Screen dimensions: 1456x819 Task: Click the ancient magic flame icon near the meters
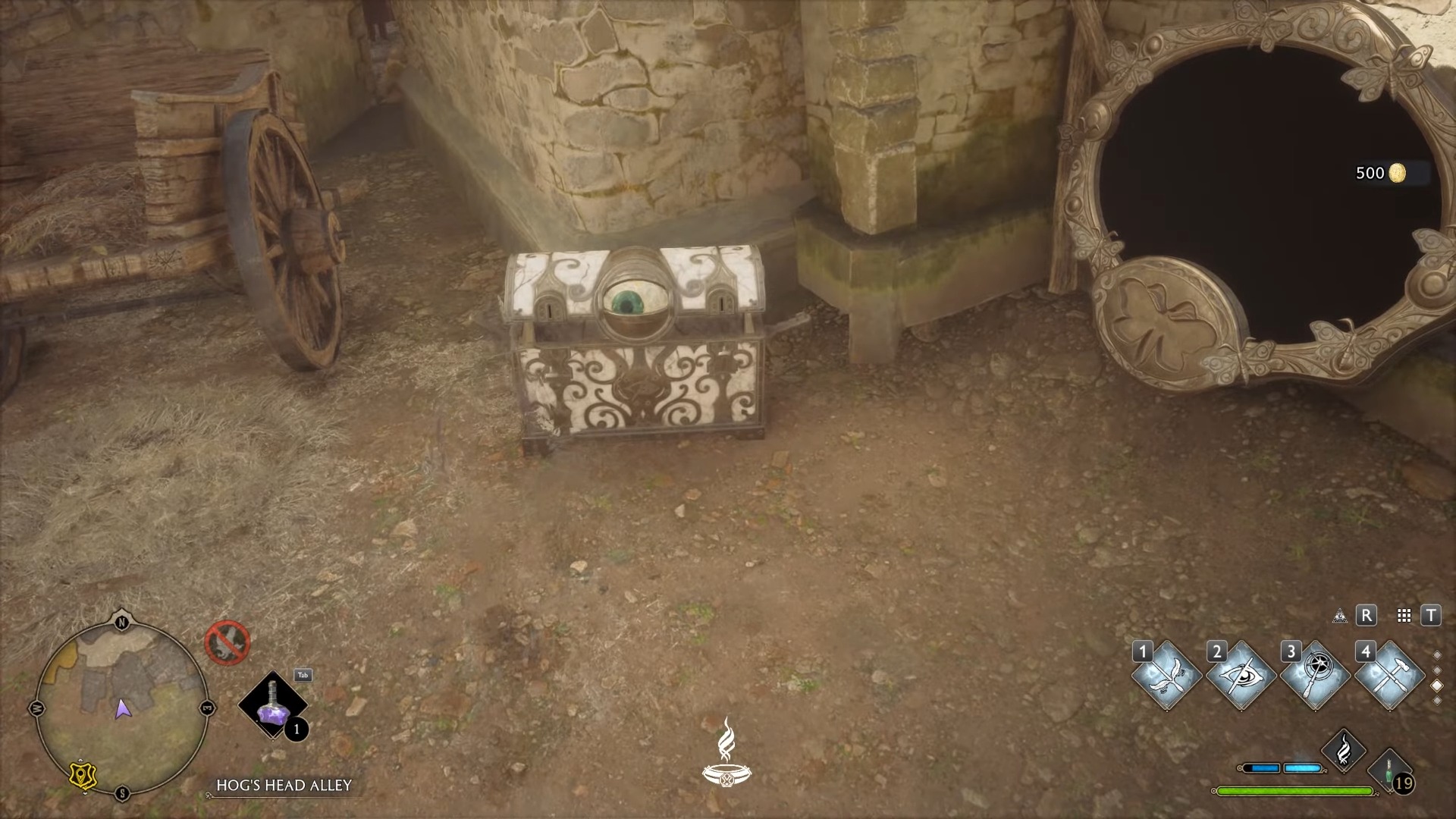point(1343,750)
